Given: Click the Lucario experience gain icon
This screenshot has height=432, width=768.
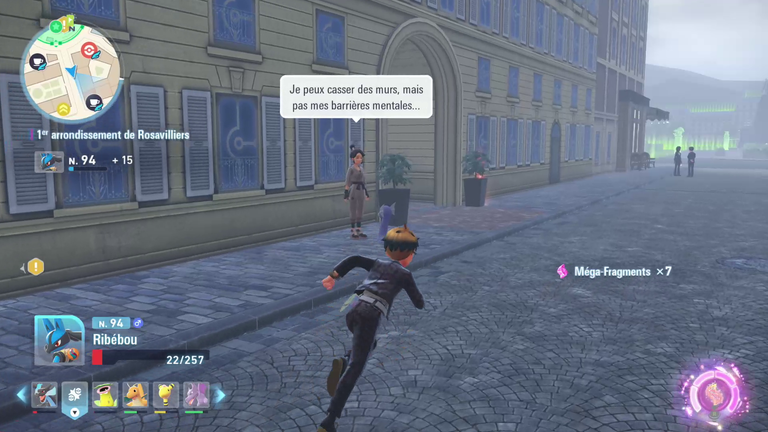Looking at the screenshot, I should [49, 161].
